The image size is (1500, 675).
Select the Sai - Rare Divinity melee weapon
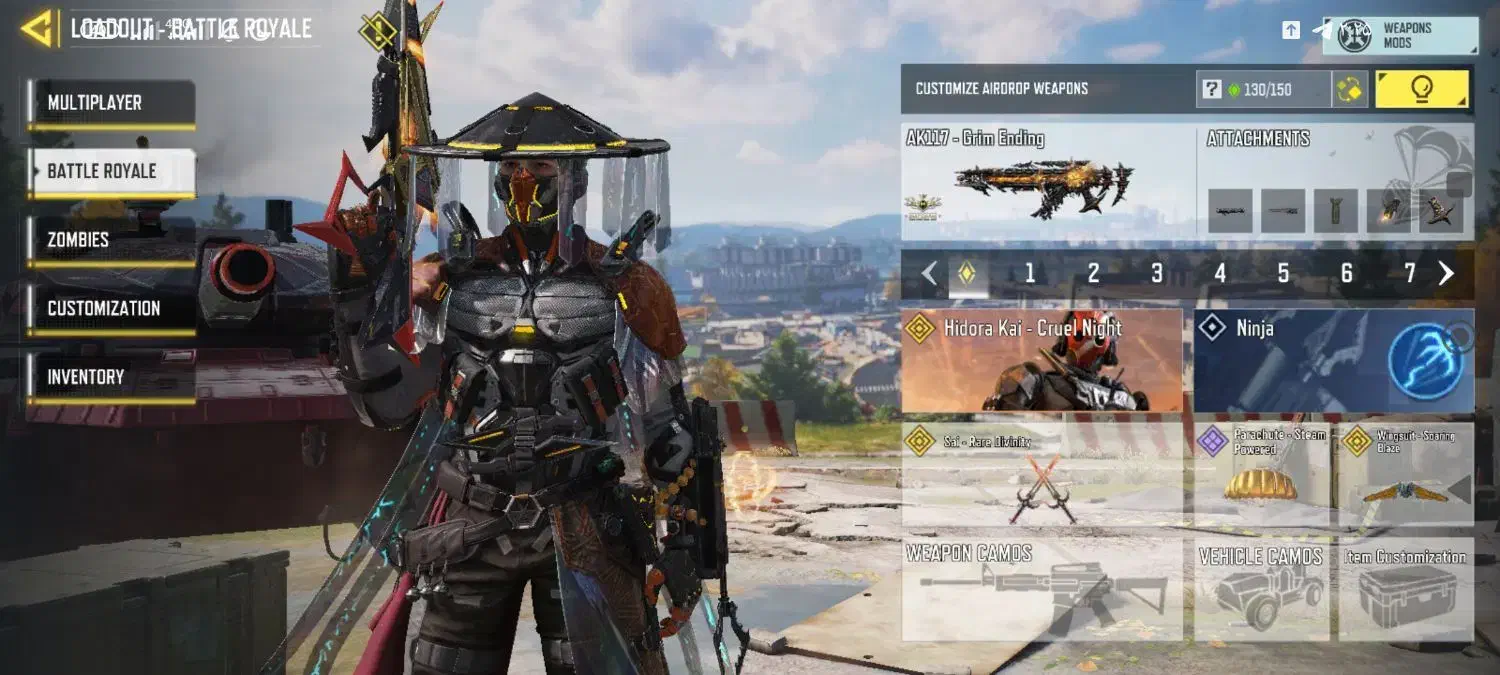(1041, 475)
